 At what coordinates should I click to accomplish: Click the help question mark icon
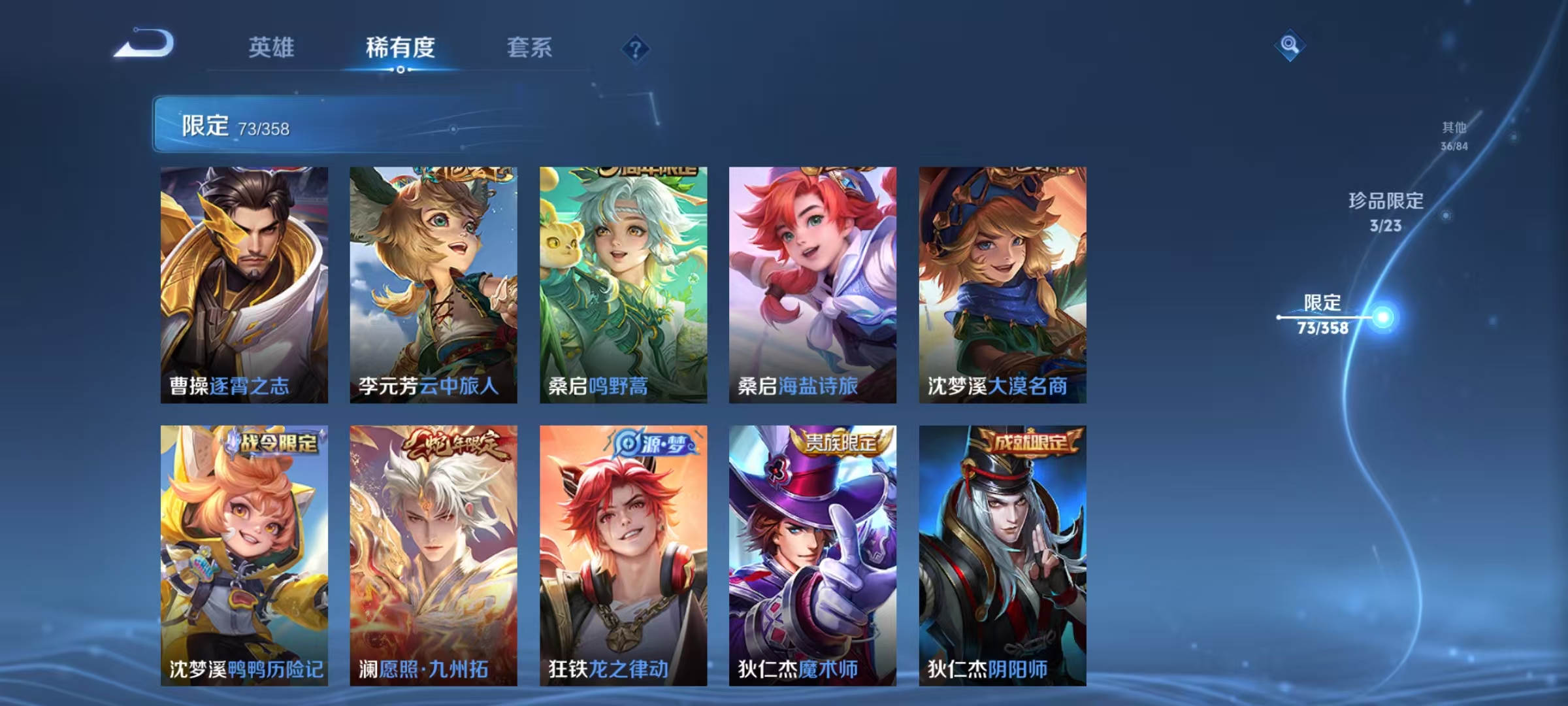(636, 49)
